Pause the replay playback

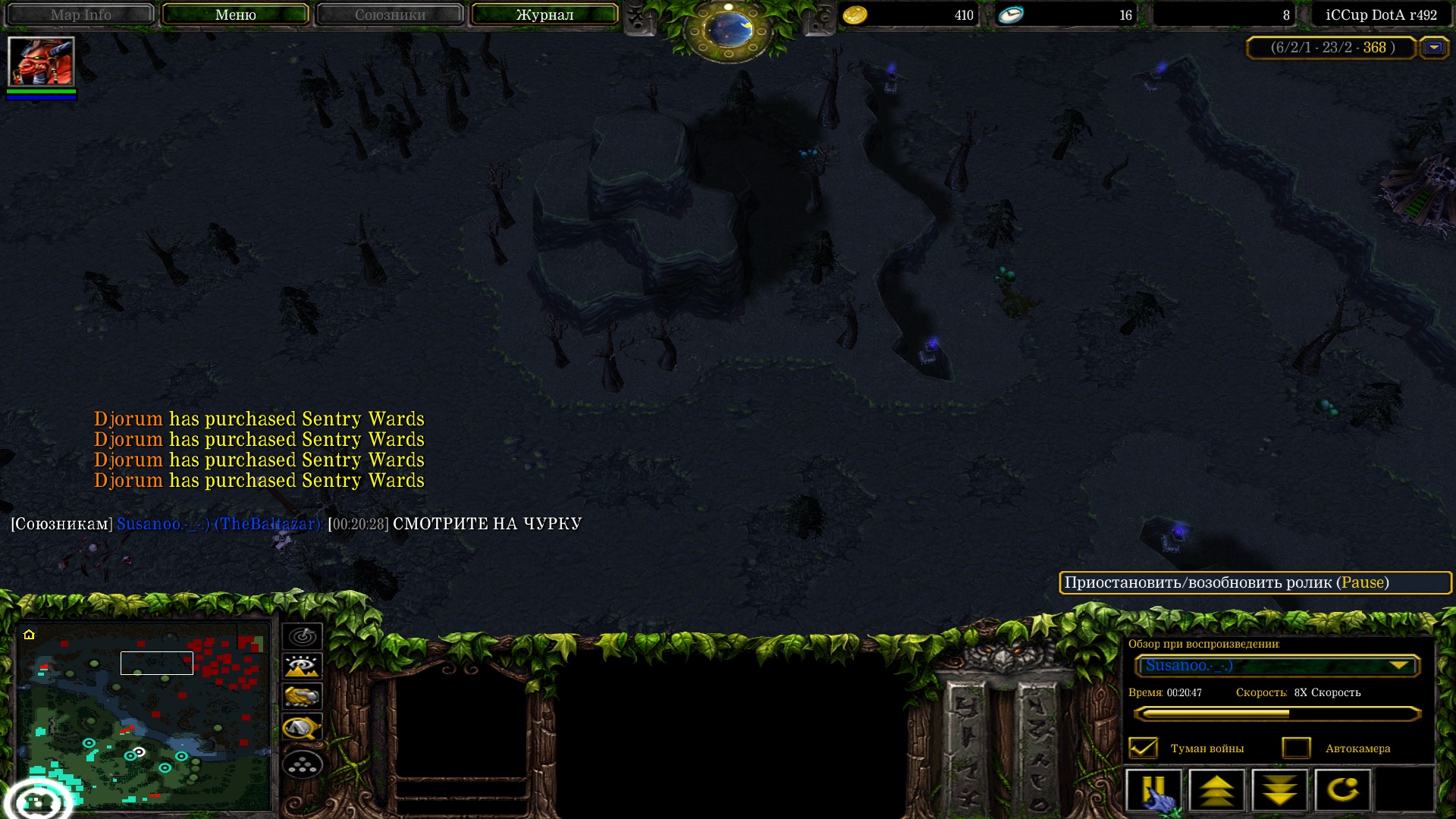point(1153,791)
